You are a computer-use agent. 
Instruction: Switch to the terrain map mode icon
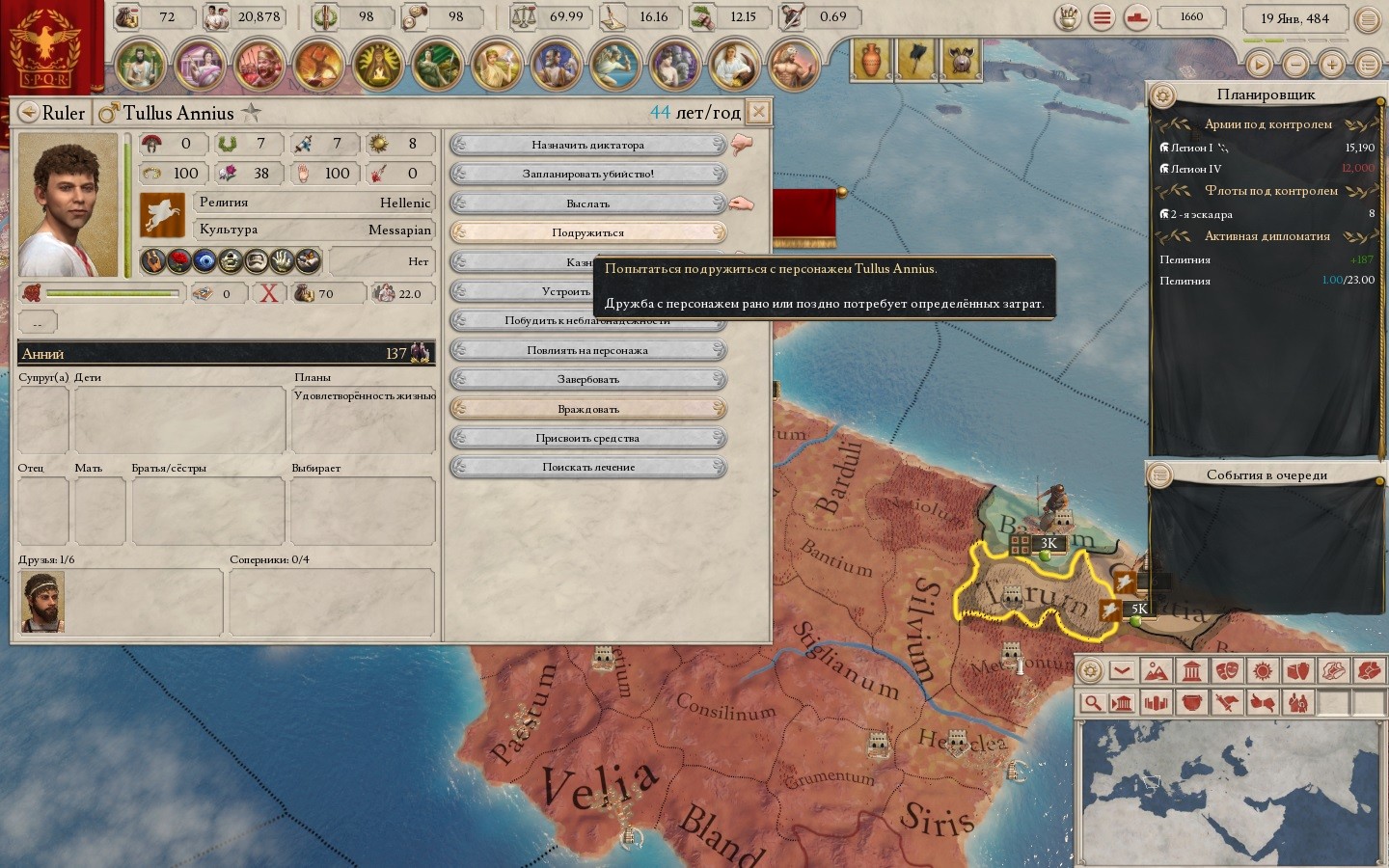(1156, 670)
